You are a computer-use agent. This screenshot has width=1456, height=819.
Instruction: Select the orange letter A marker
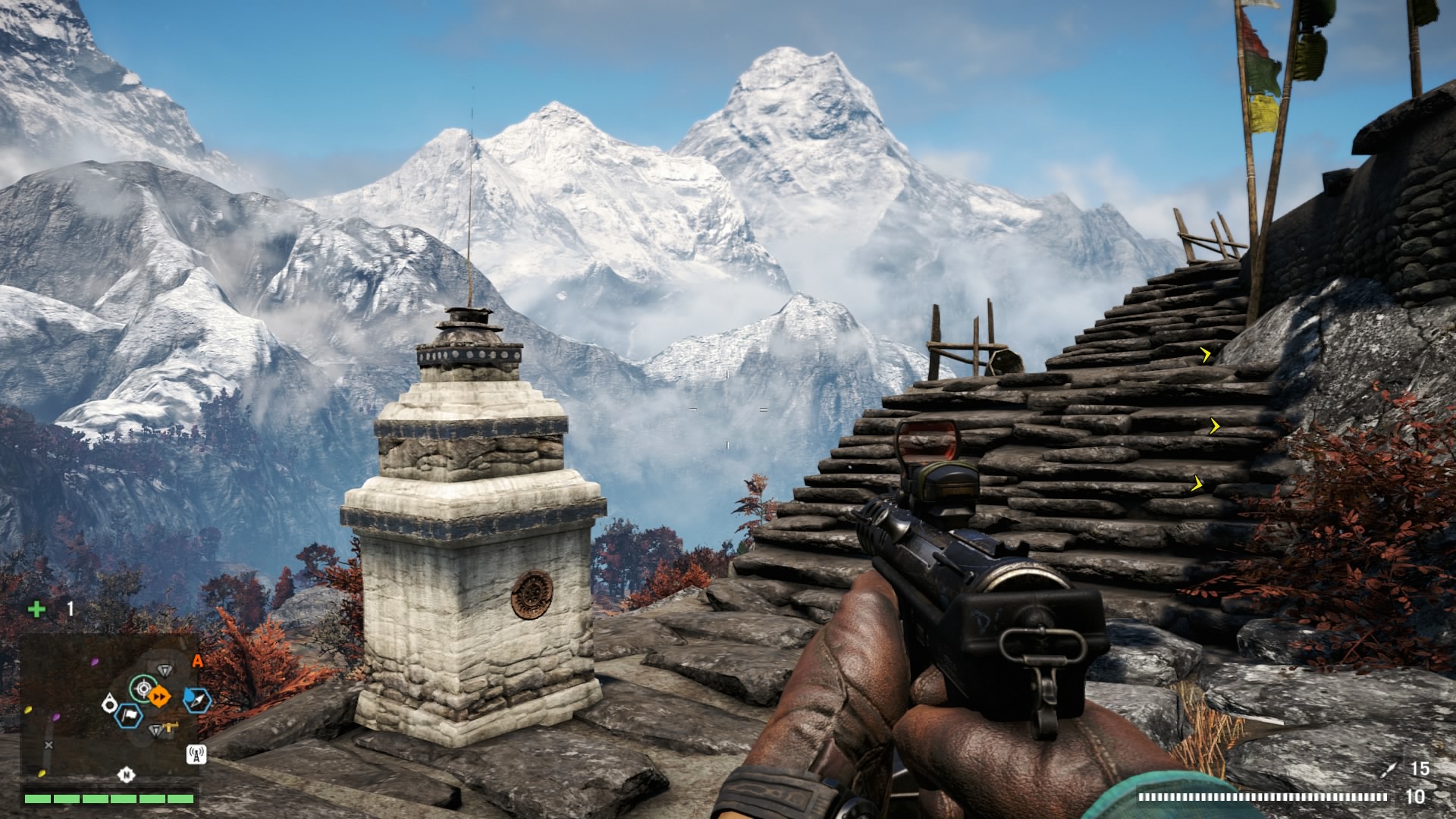(197, 661)
